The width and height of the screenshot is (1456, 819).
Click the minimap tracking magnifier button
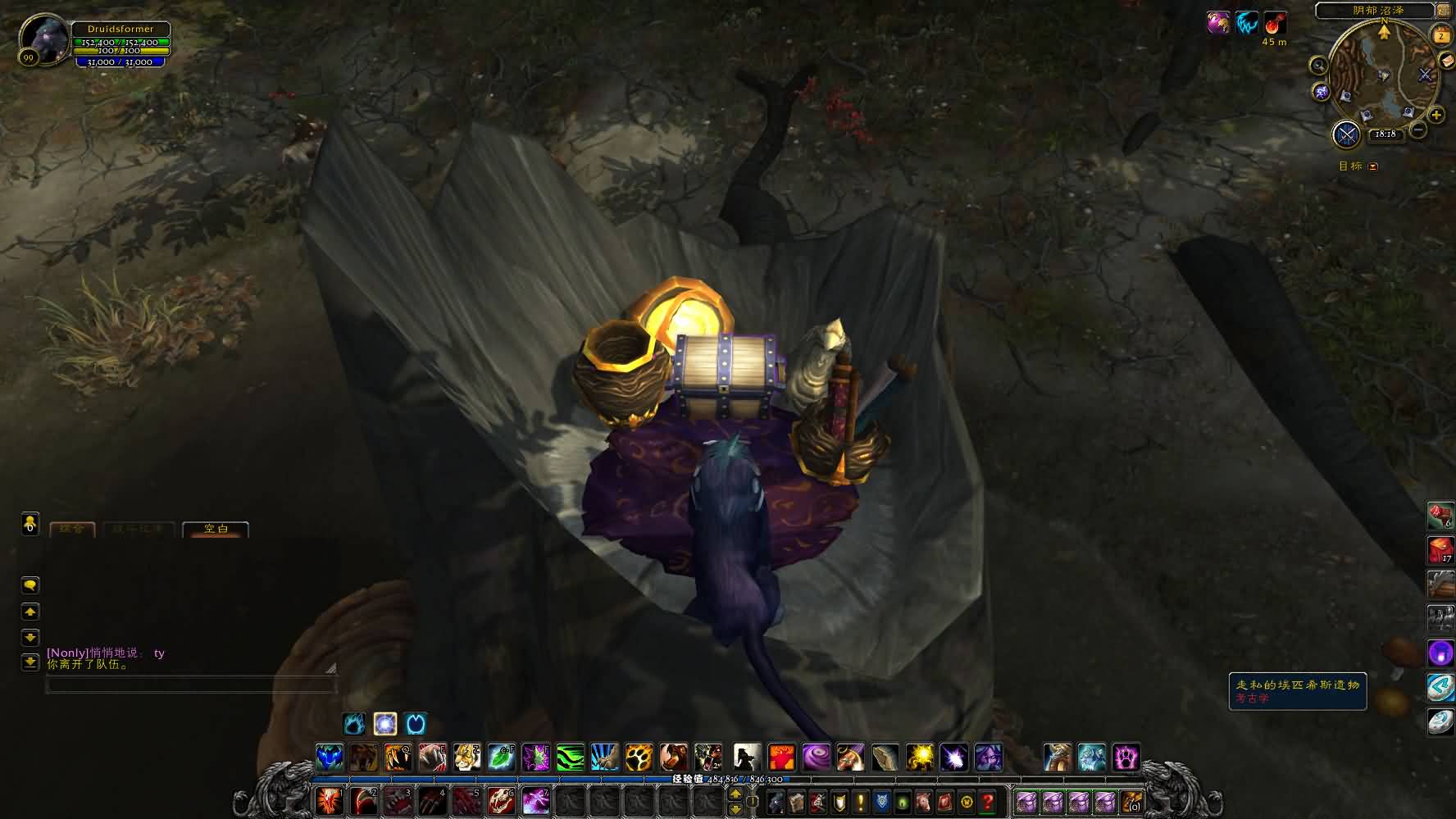tap(1318, 66)
